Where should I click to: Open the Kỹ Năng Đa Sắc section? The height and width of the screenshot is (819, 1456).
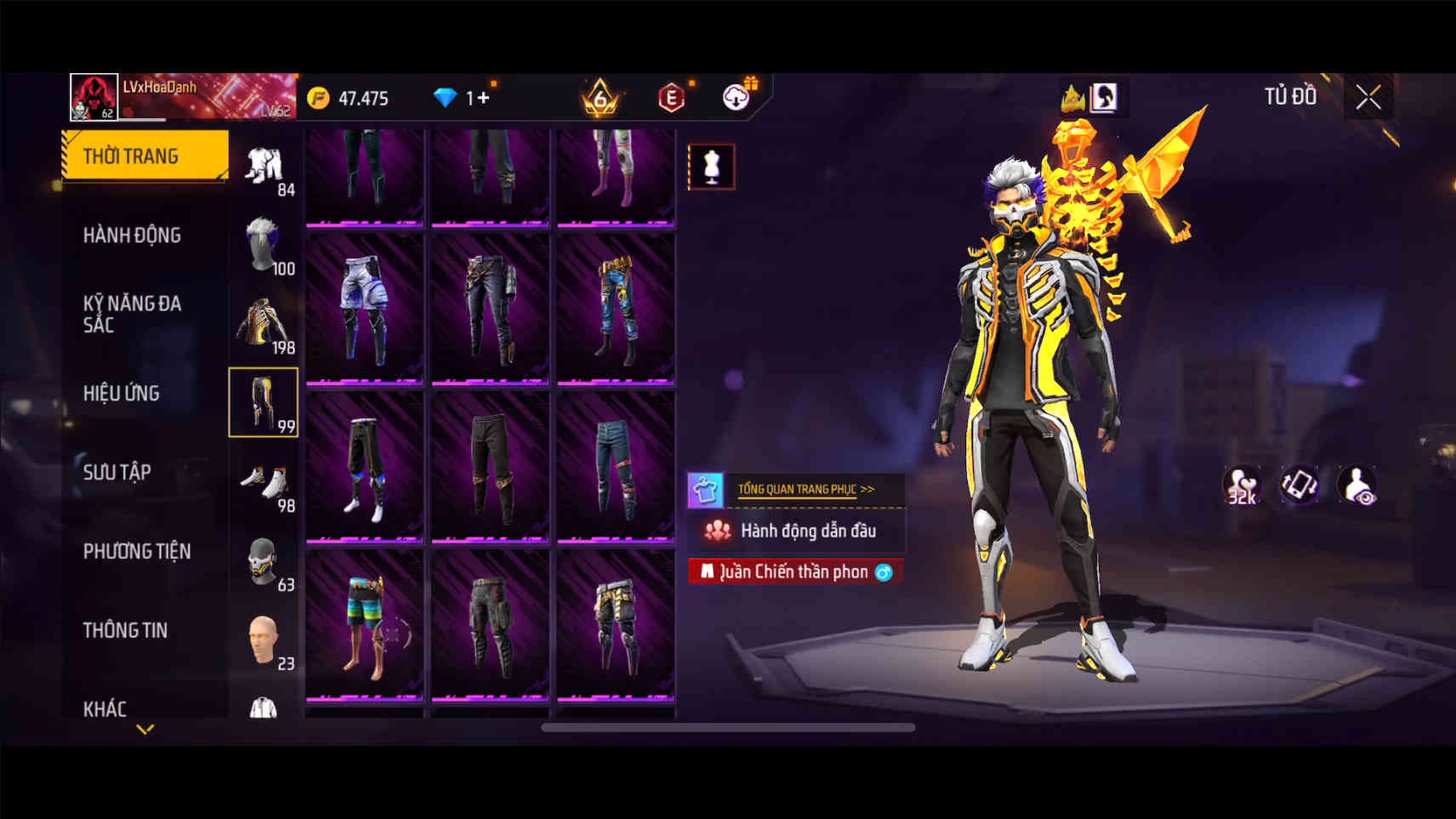coord(132,314)
